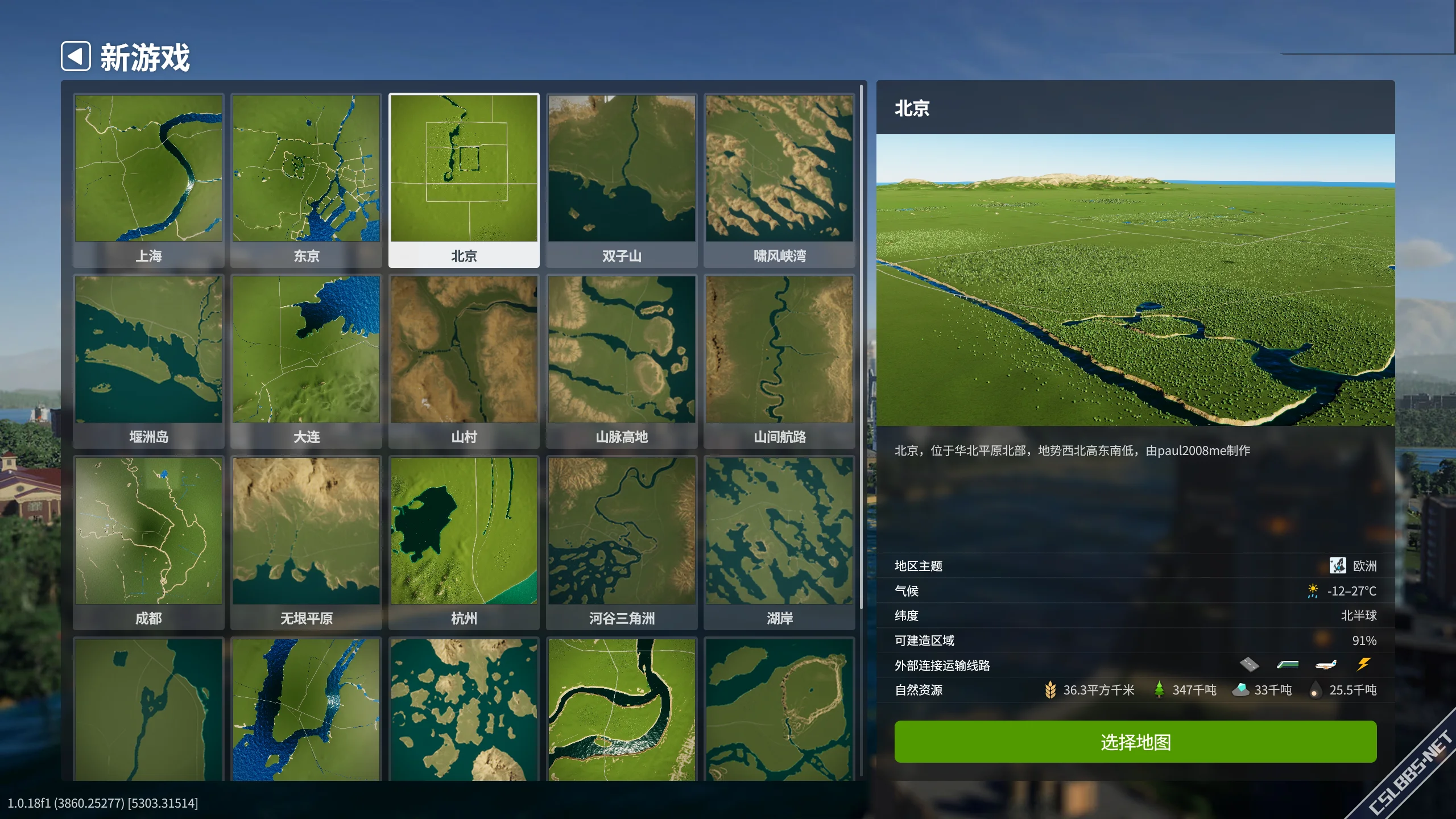Image resolution: width=1456 pixels, height=819 pixels.
Task: Click the back arrow next to 新游戏
Action: point(76,56)
